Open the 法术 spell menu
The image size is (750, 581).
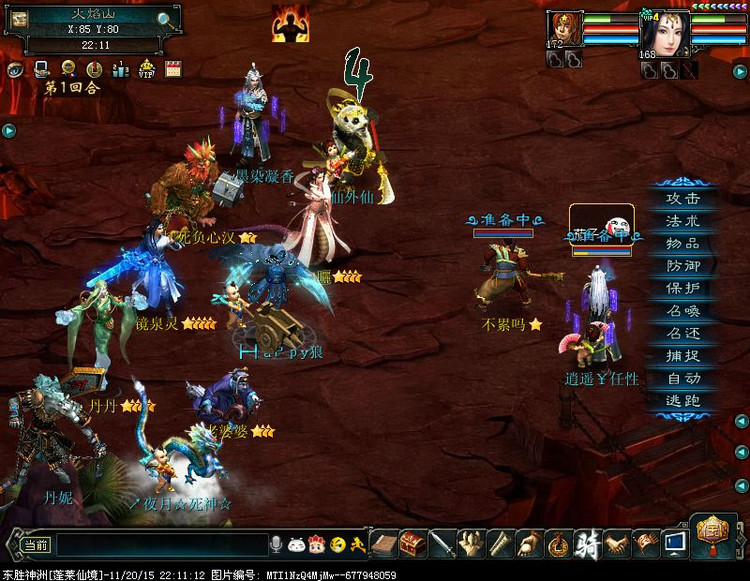coord(684,221)
